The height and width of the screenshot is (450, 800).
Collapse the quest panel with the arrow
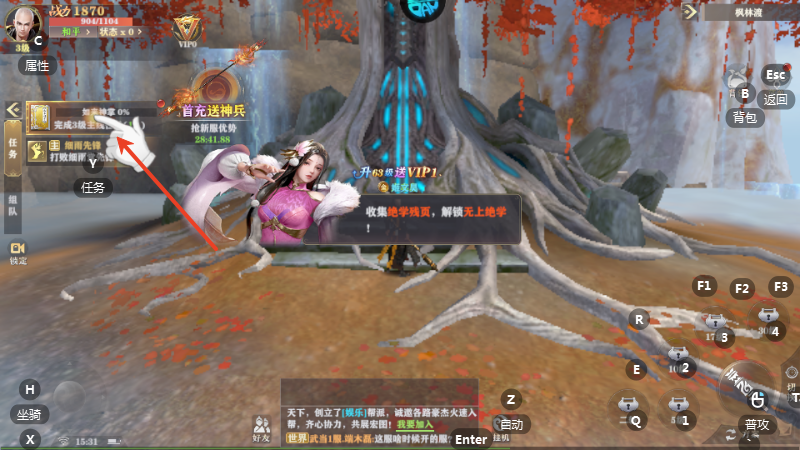(x=13, y=109)
